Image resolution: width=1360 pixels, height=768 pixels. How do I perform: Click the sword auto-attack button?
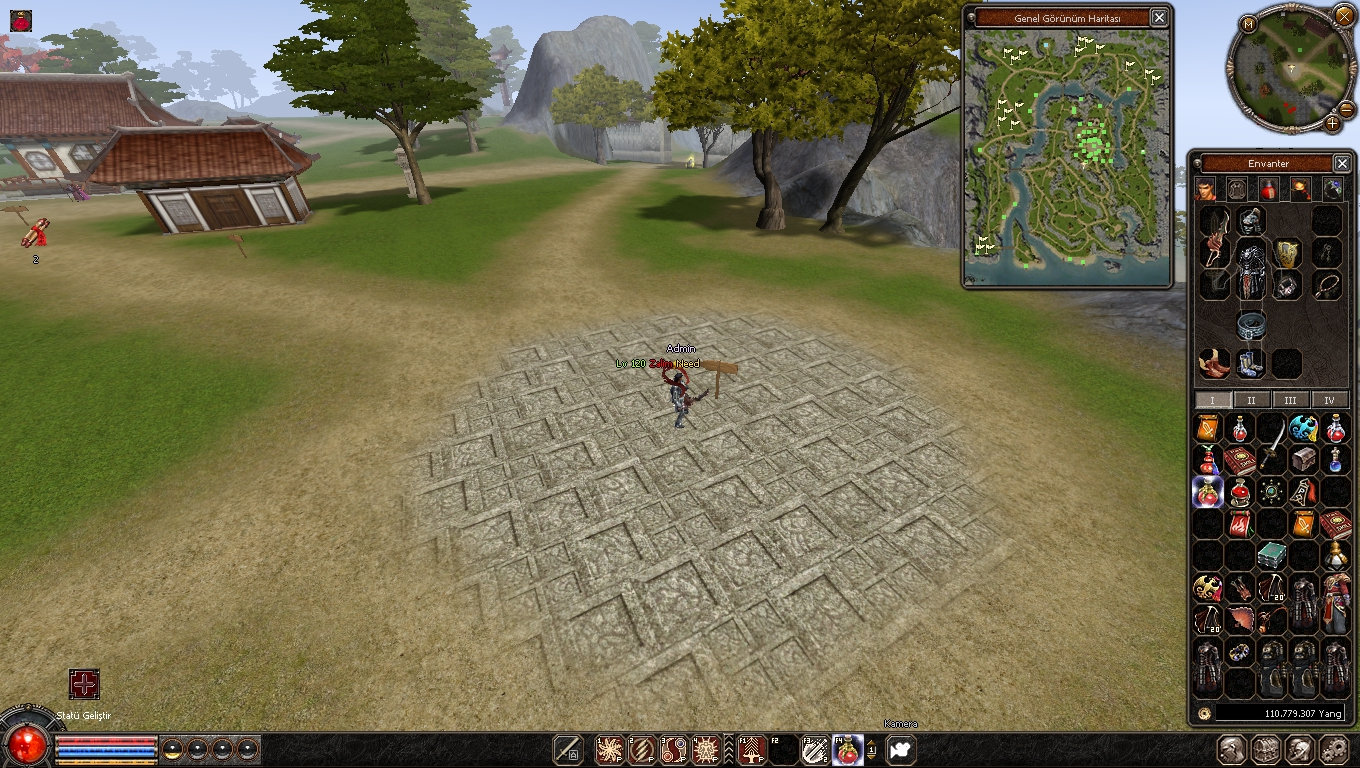(x=568, y=749)
